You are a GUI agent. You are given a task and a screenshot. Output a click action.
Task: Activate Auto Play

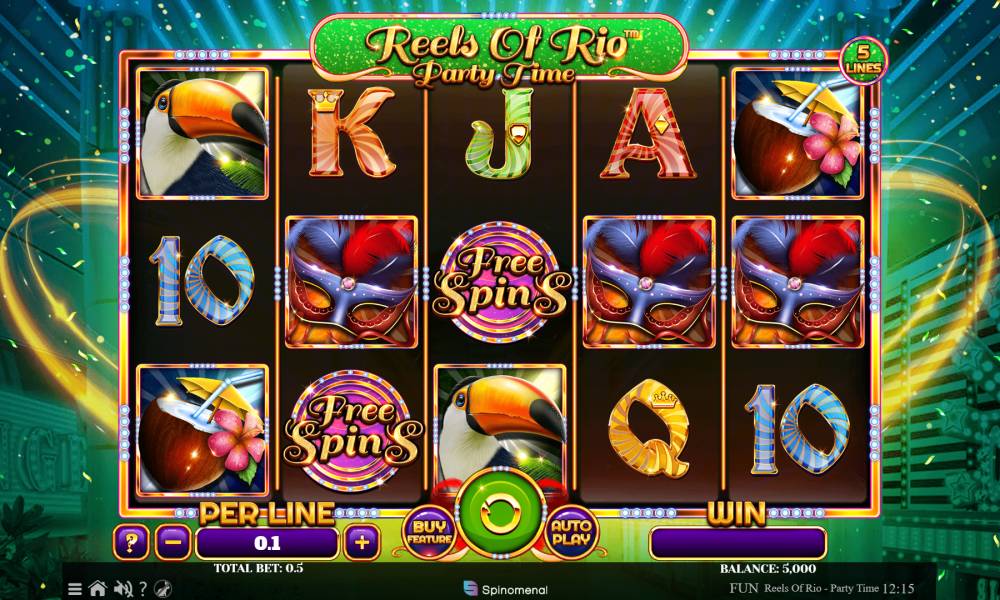[570, 531]
